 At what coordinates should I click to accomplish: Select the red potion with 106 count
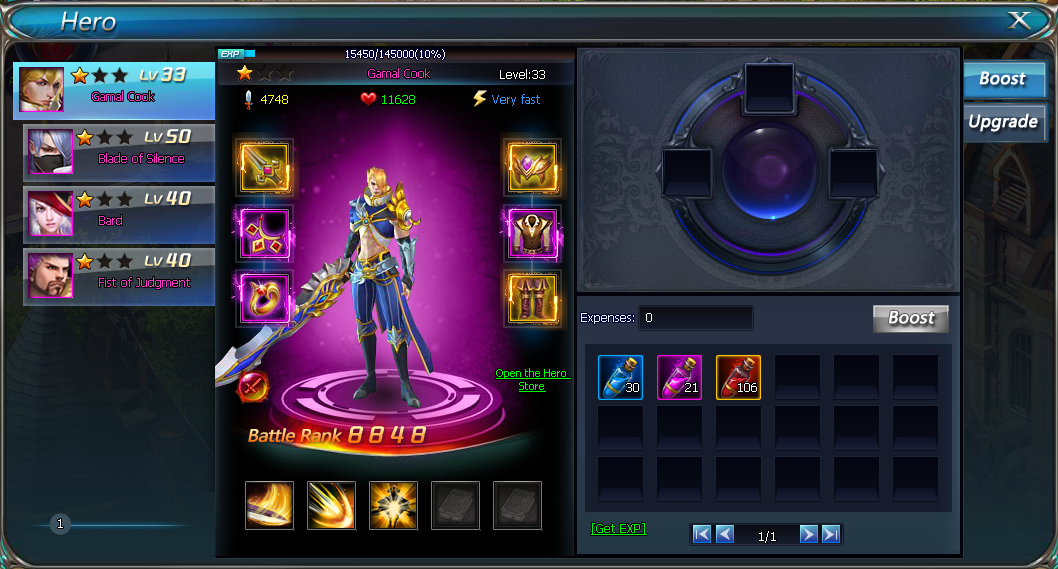(x=738, y=377)
